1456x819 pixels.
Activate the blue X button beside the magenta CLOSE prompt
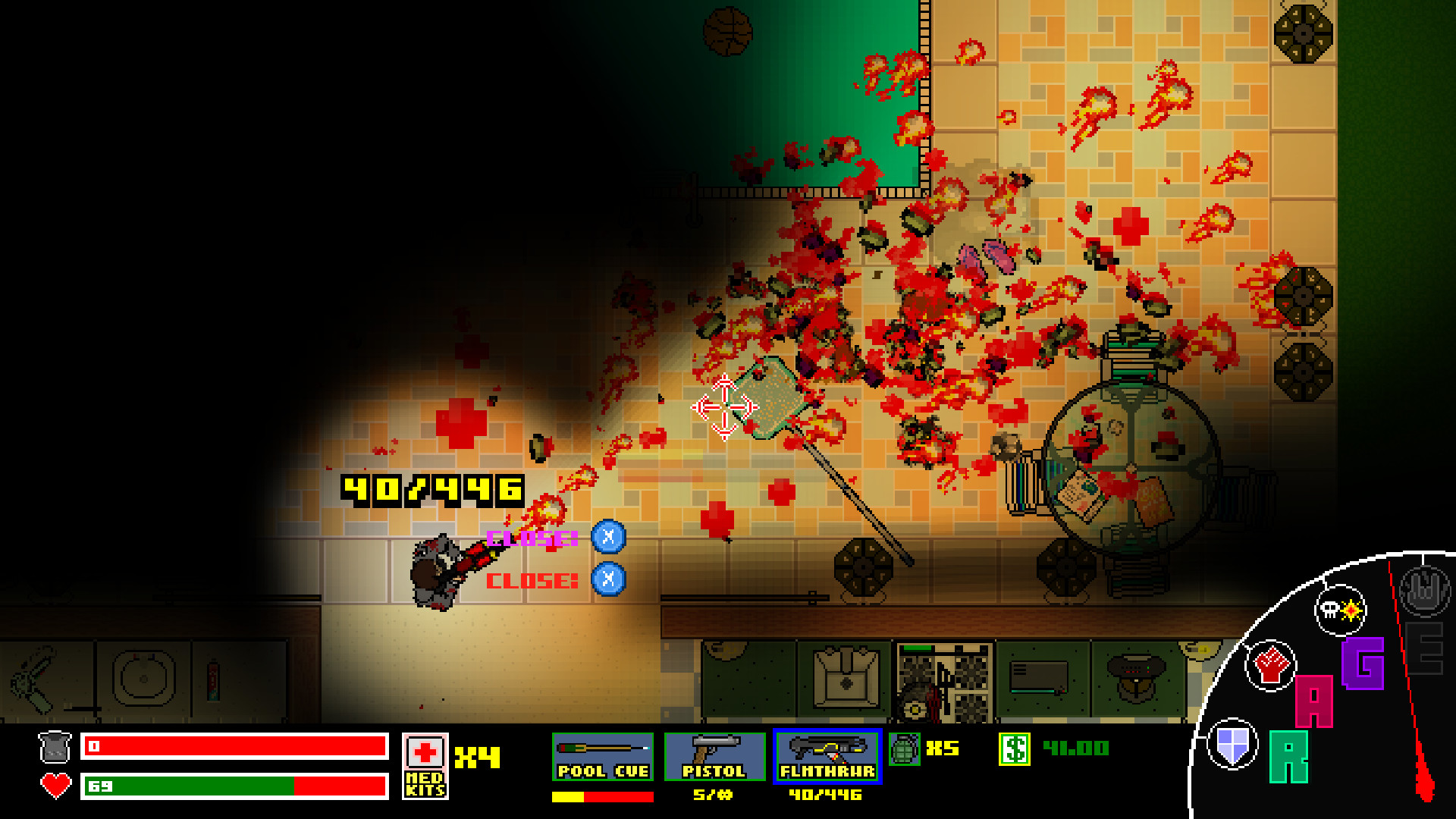tap(609, 535)
